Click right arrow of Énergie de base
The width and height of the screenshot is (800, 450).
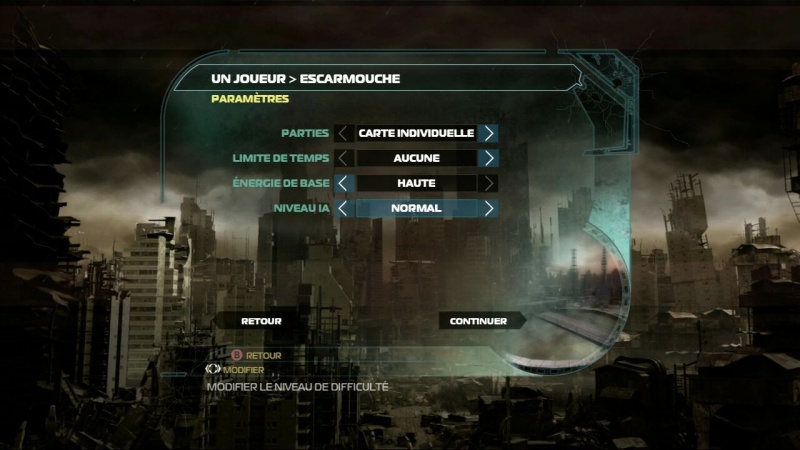point(488,183)
